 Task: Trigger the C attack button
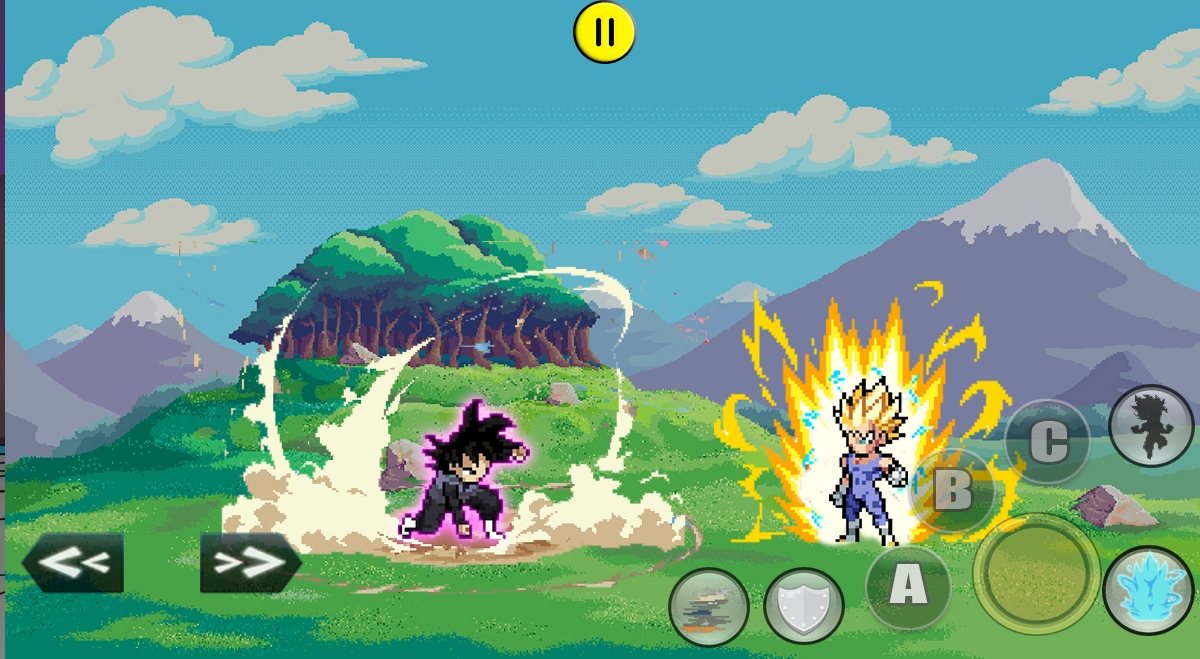point(1047,443)
